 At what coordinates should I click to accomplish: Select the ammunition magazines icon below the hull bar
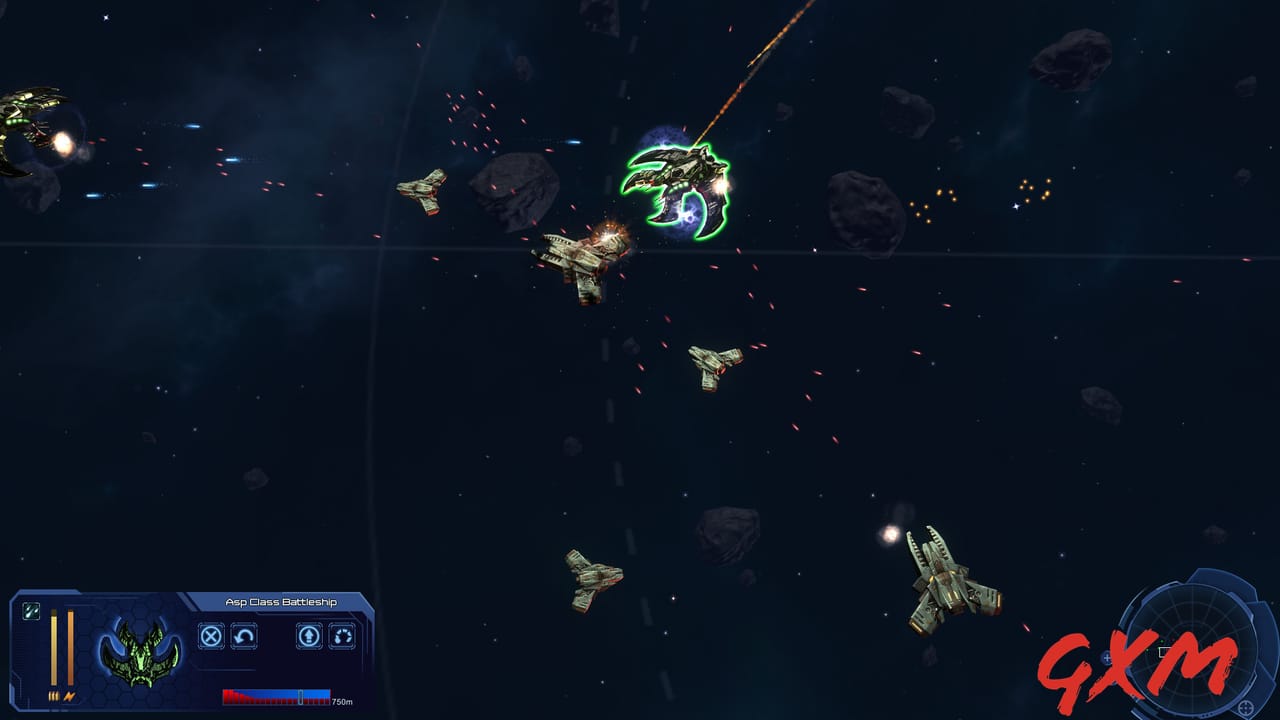pos(54,696)
